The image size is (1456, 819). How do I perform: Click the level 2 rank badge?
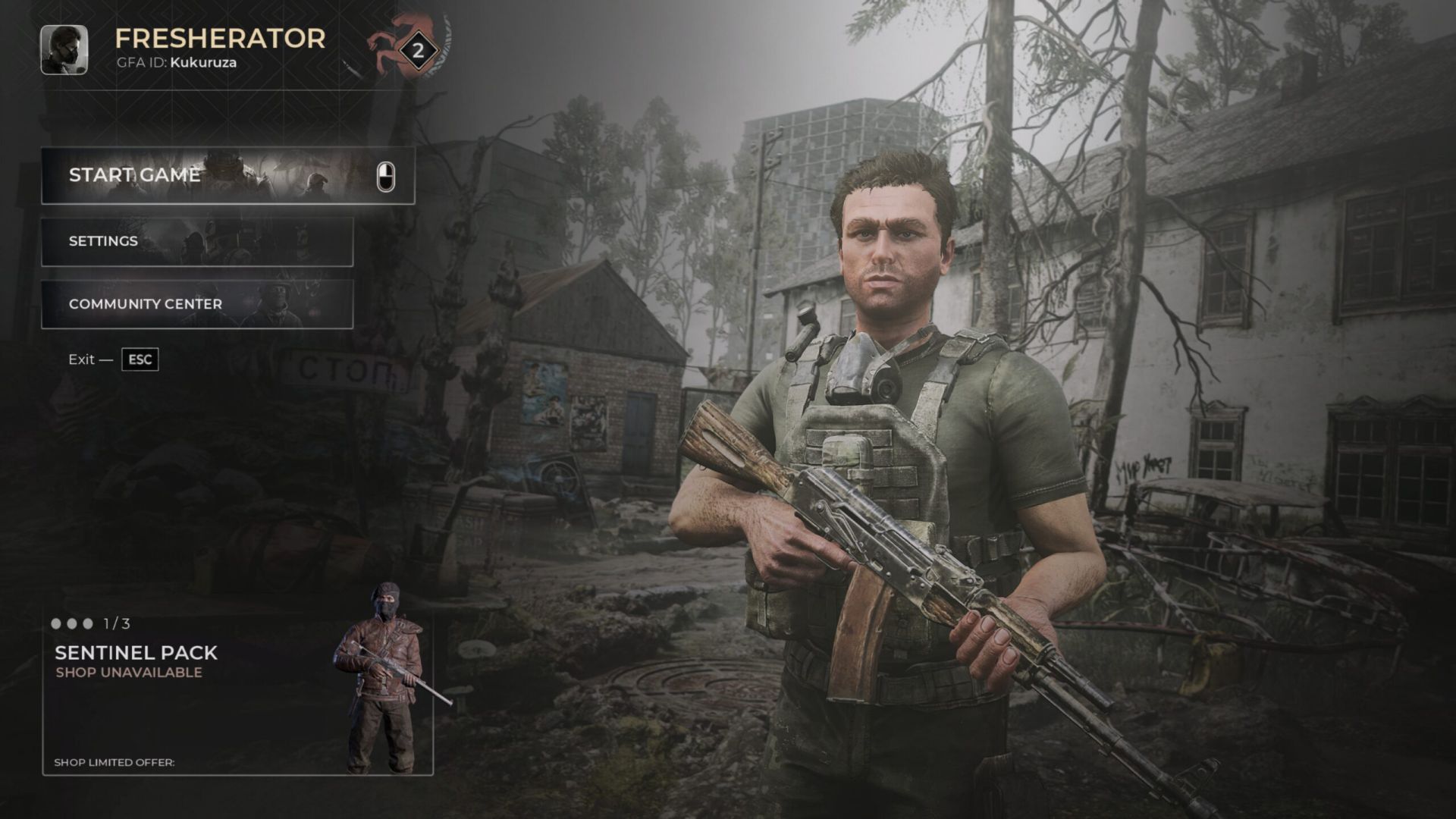pos(417,52)
